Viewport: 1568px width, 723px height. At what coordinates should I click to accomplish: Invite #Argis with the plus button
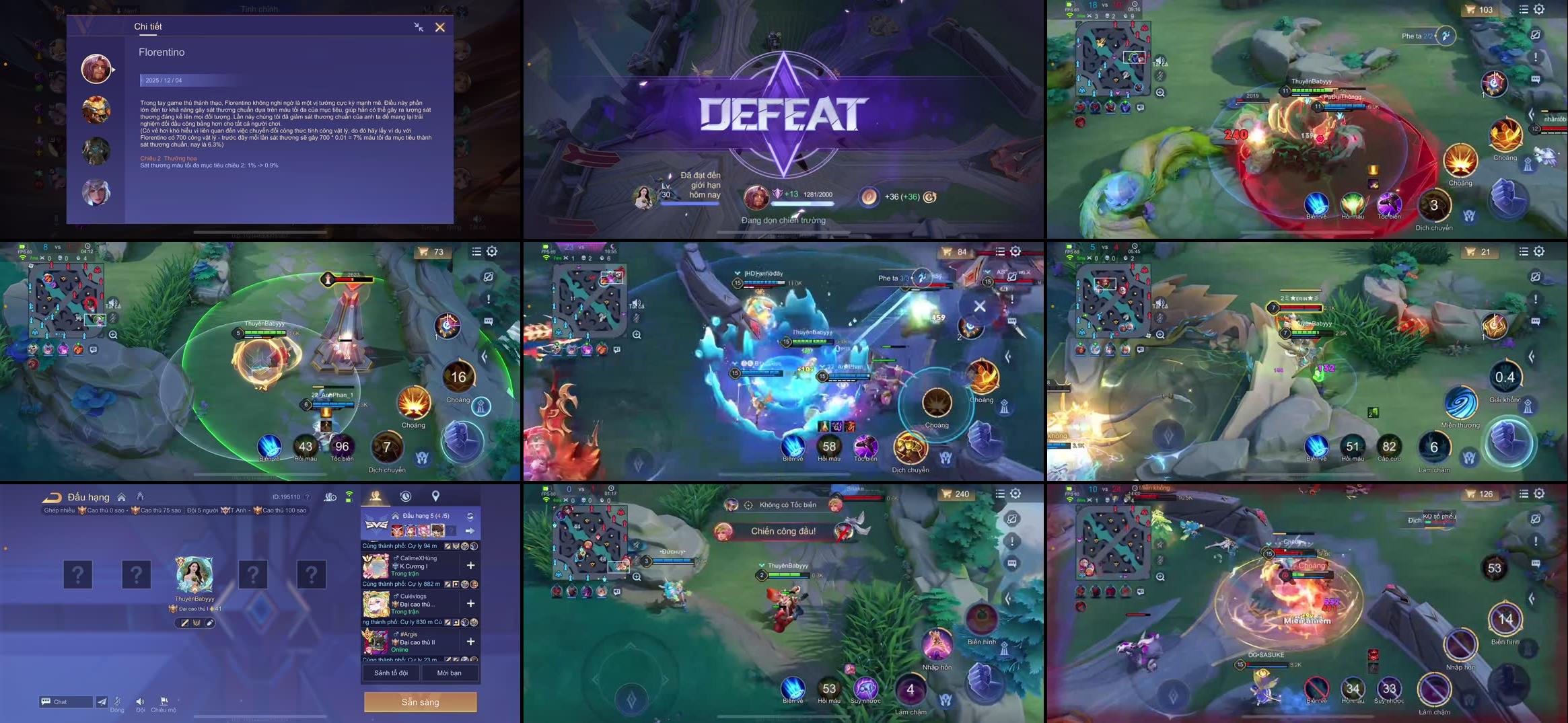point(470,642)
